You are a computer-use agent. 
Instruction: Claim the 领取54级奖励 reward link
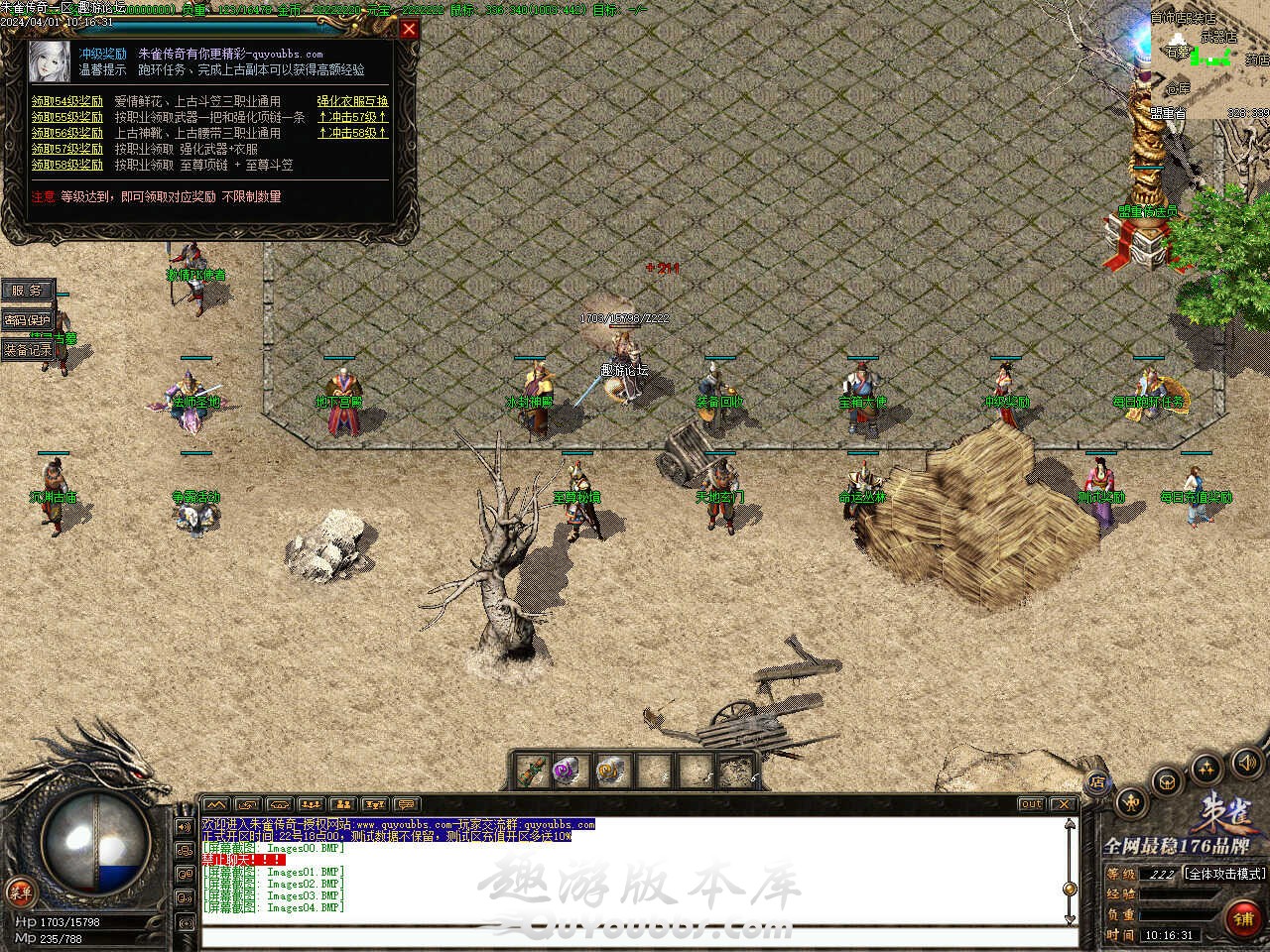pyautogui.click(x=66, y=101)
